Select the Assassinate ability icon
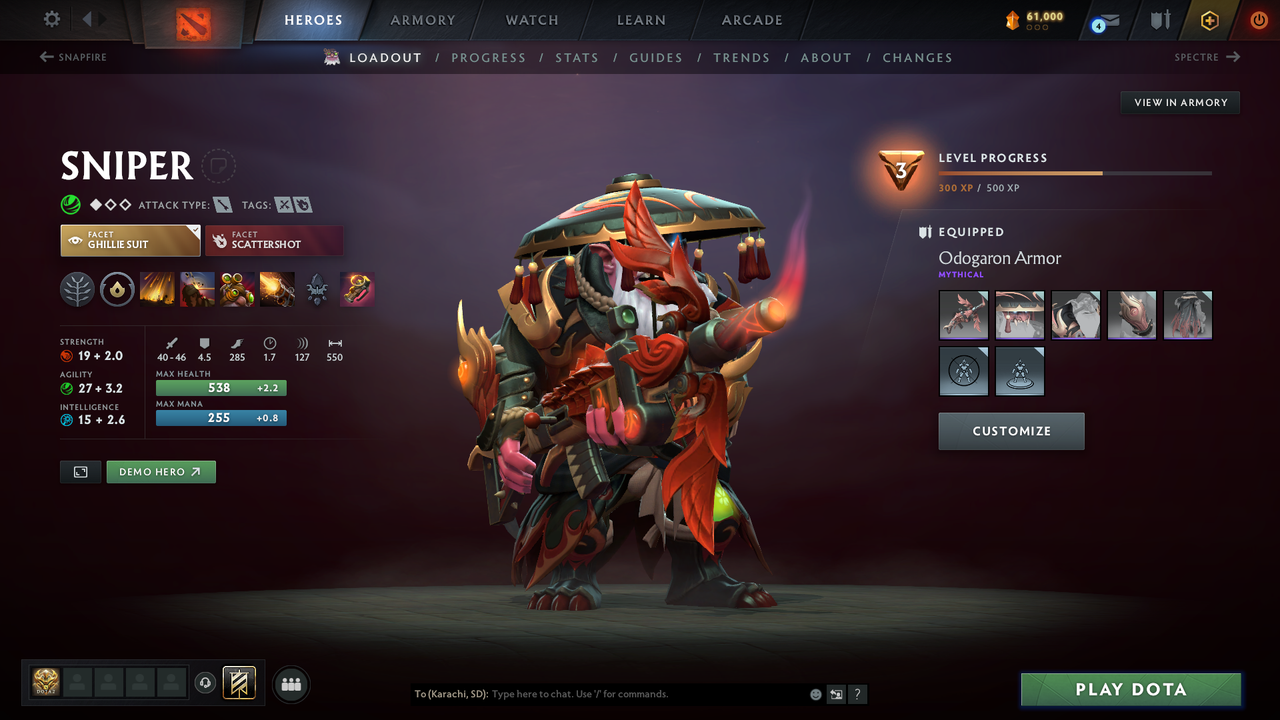 coord(277,289)
